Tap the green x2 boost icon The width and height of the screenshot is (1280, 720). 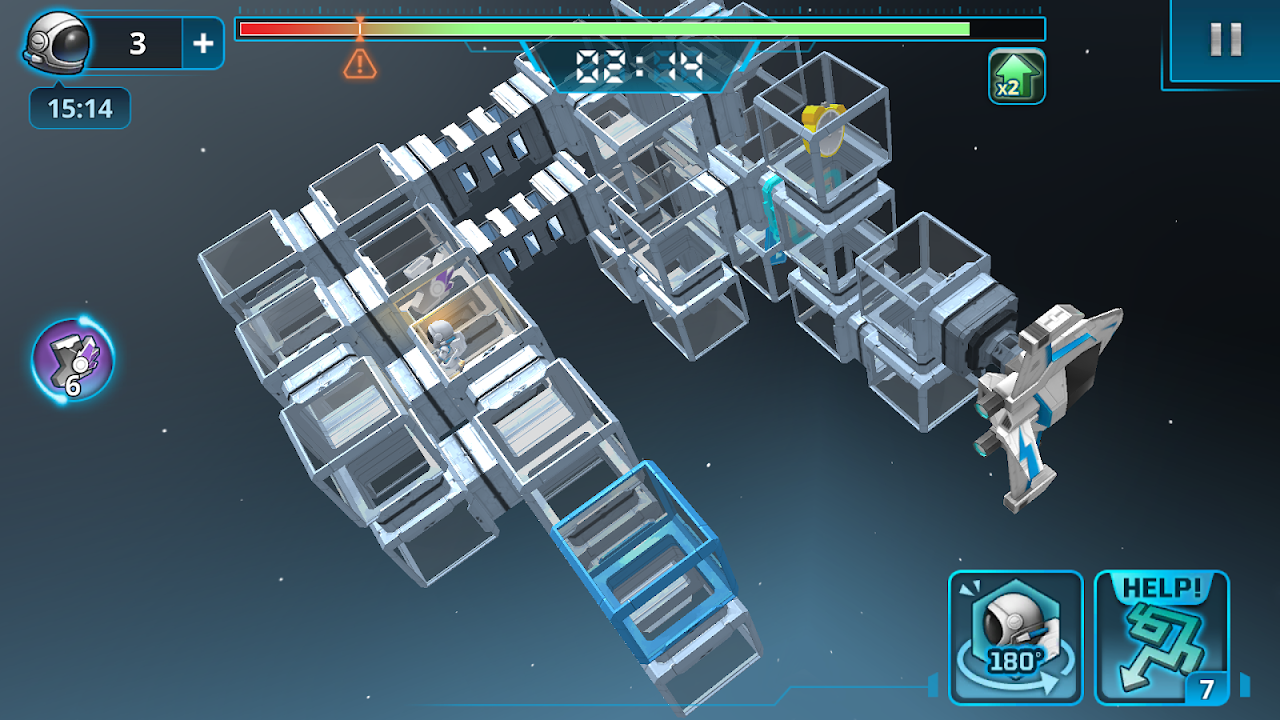(1017, 76)
